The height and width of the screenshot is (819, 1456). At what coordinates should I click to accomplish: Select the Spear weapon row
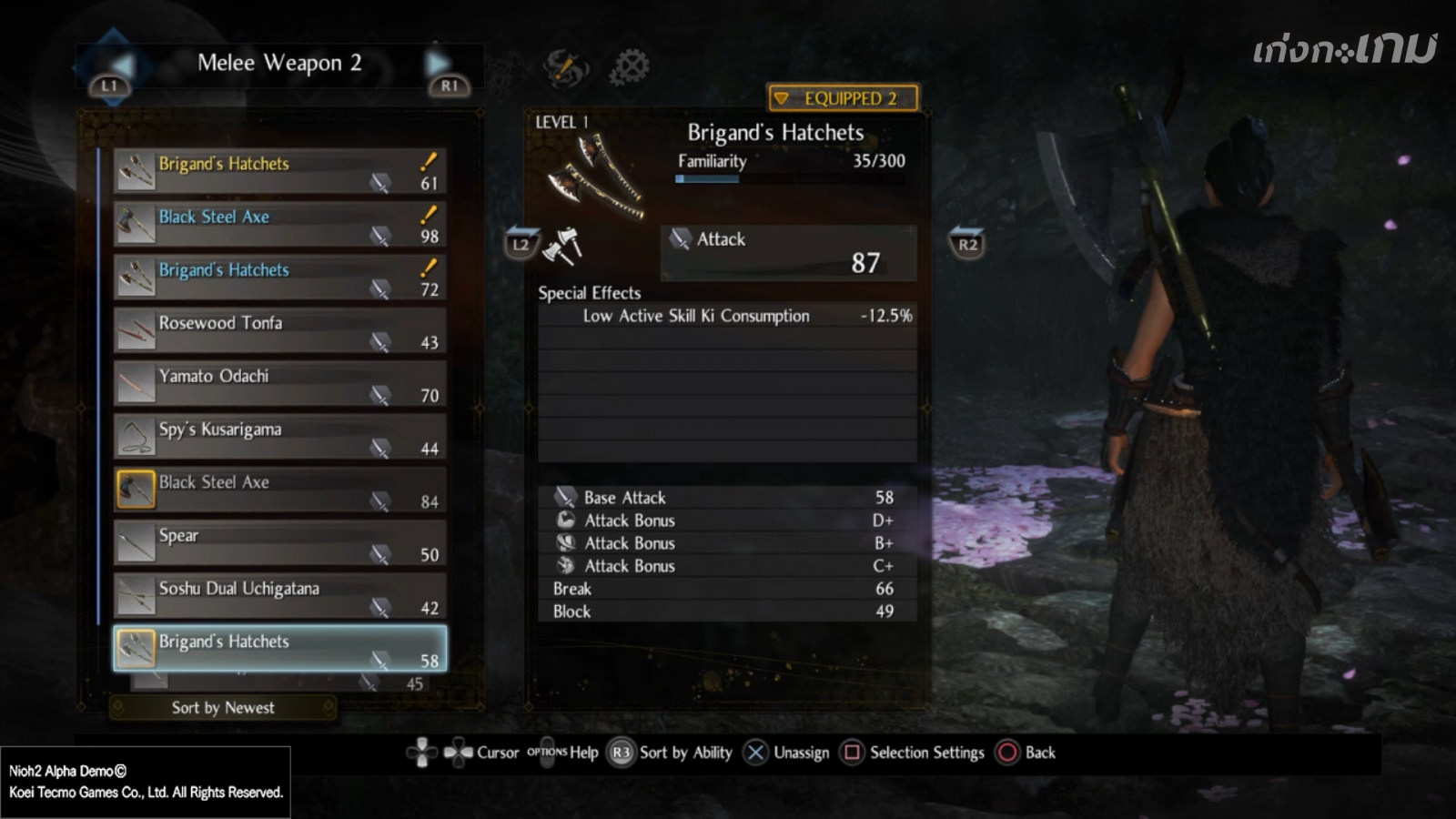279,542
